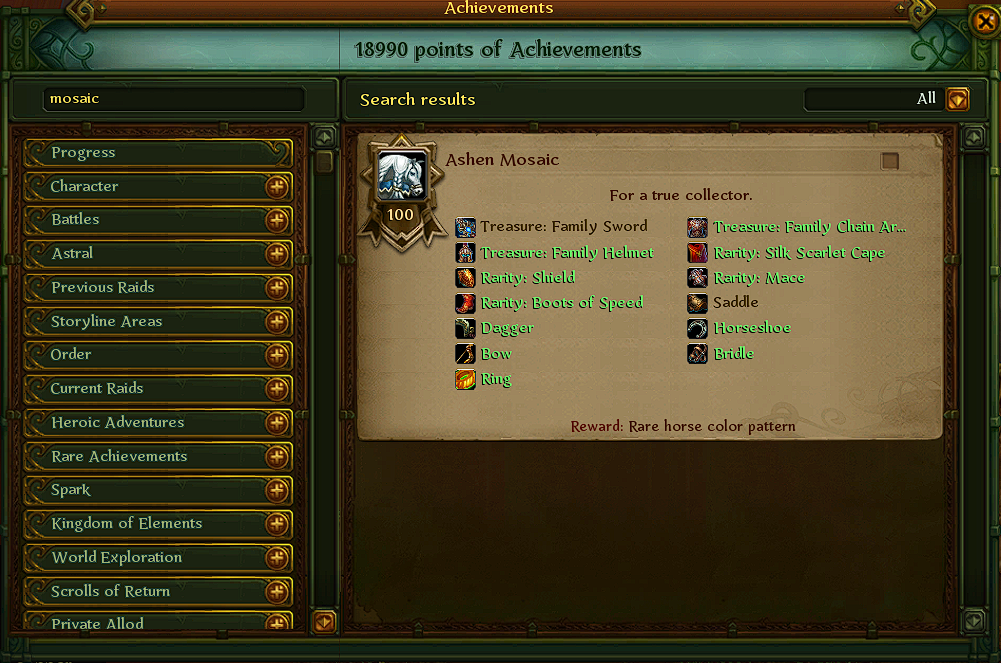
Task: Expand the Spark category
Action: pos(277,491)
